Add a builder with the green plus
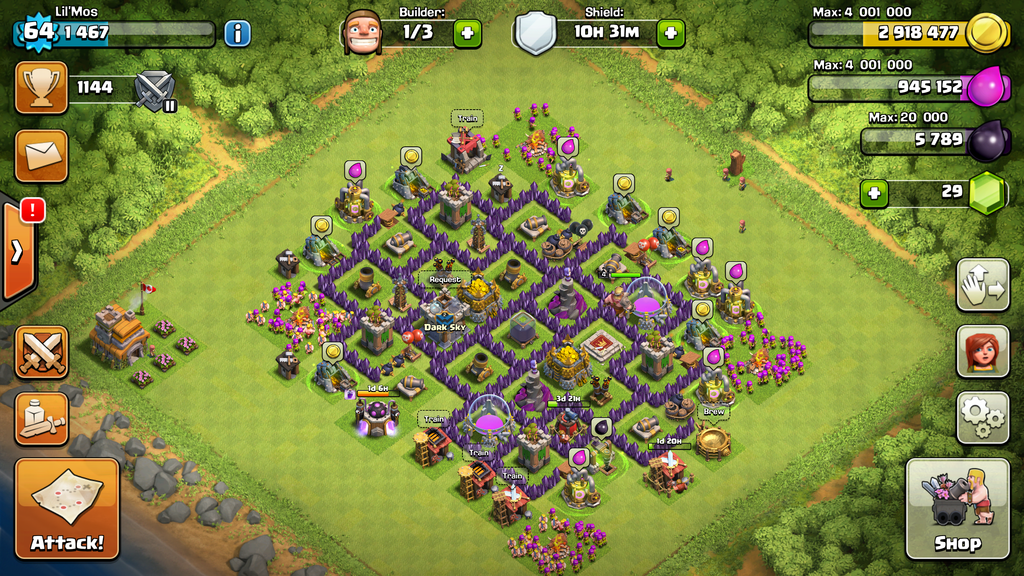The height and width of the screenshot is (576, 1024). (467, 33)
